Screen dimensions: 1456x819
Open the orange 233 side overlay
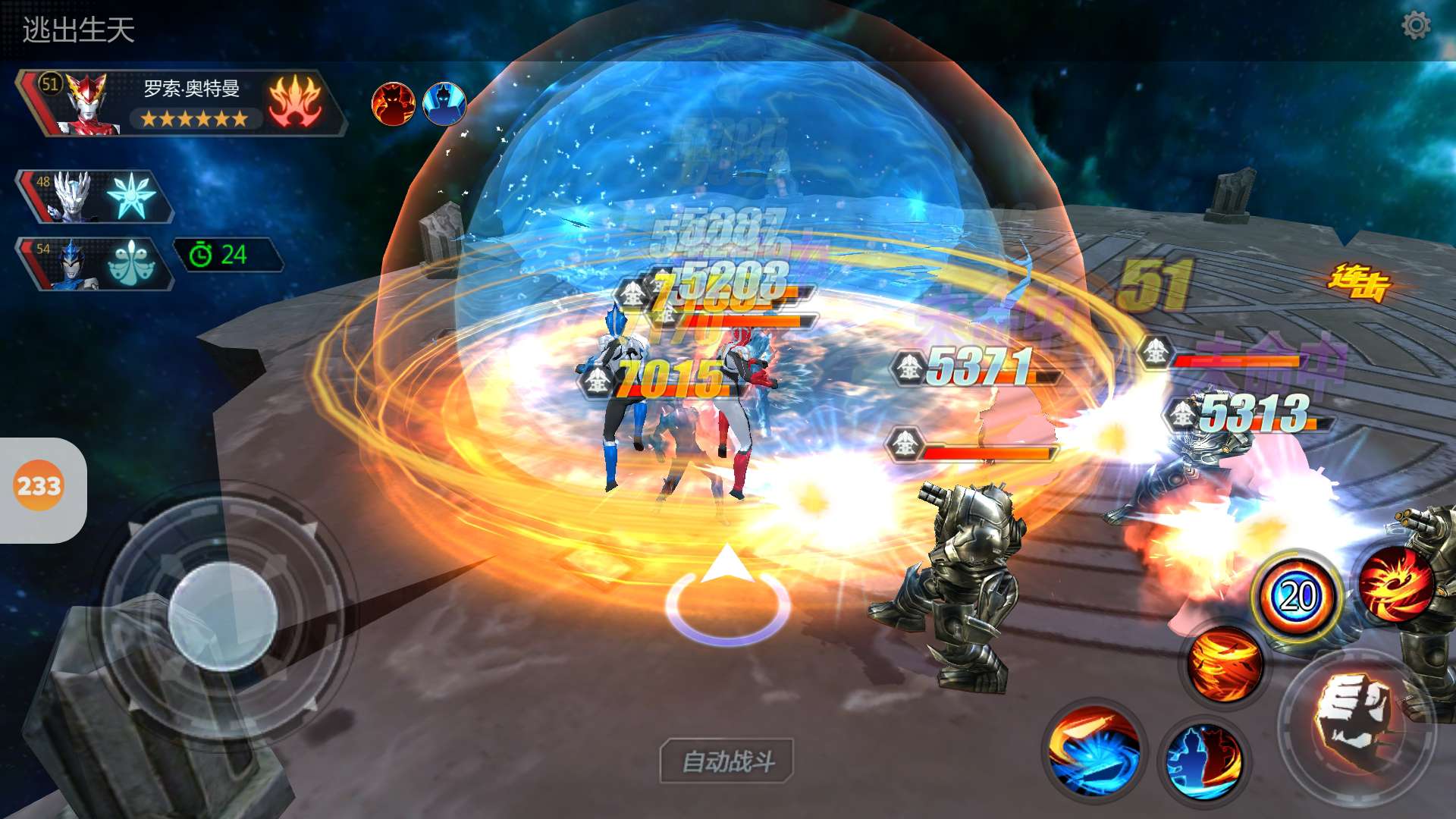(x=39, y=486)
